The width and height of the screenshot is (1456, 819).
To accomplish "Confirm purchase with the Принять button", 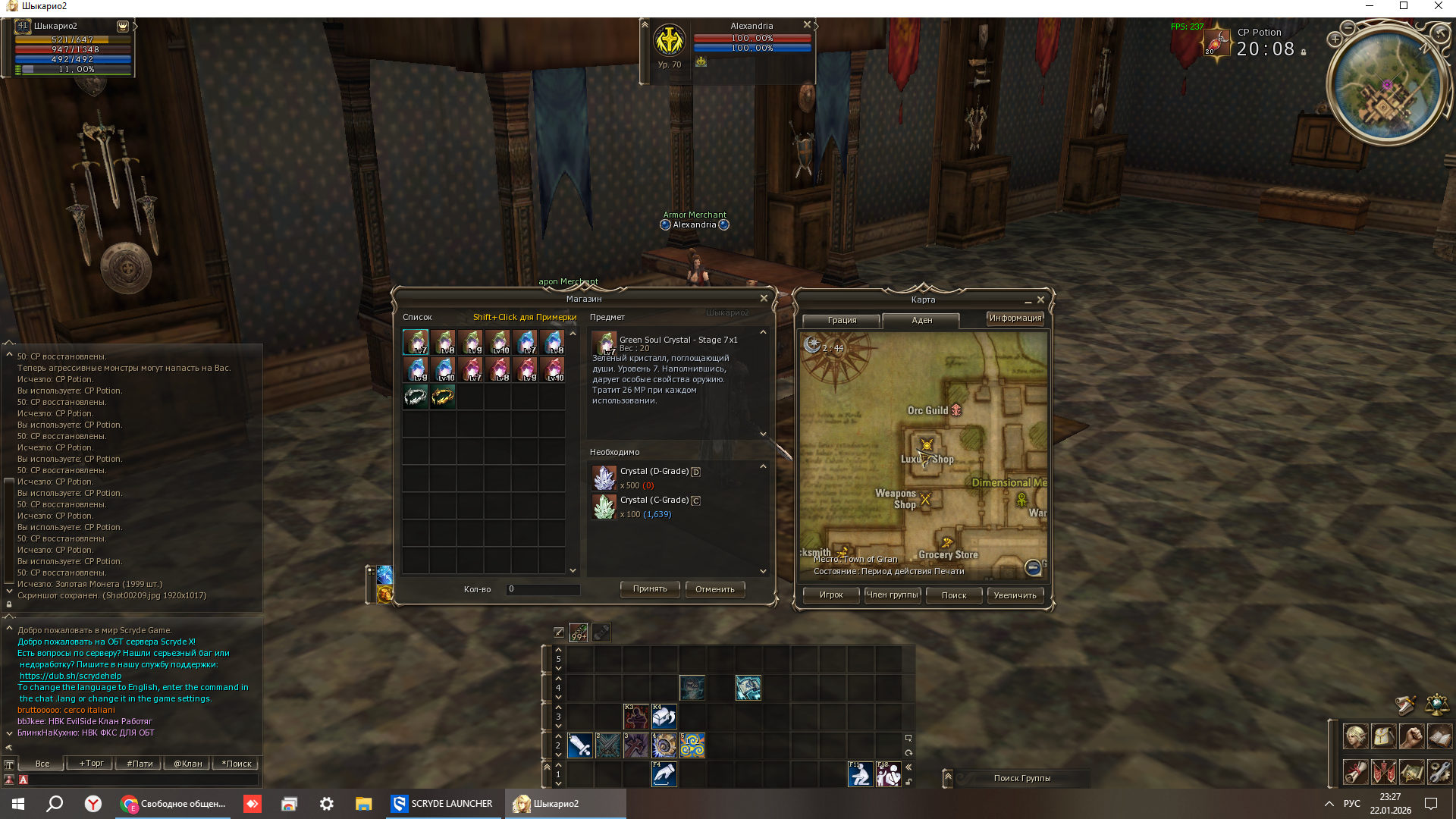I will pos(650,589).
